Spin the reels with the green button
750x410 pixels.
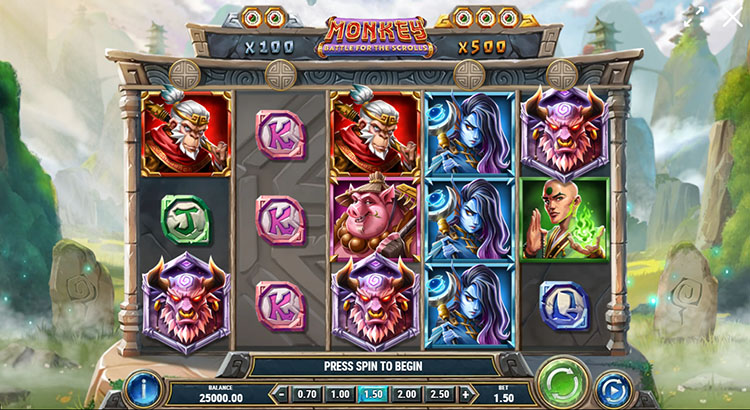click(561, 385)
